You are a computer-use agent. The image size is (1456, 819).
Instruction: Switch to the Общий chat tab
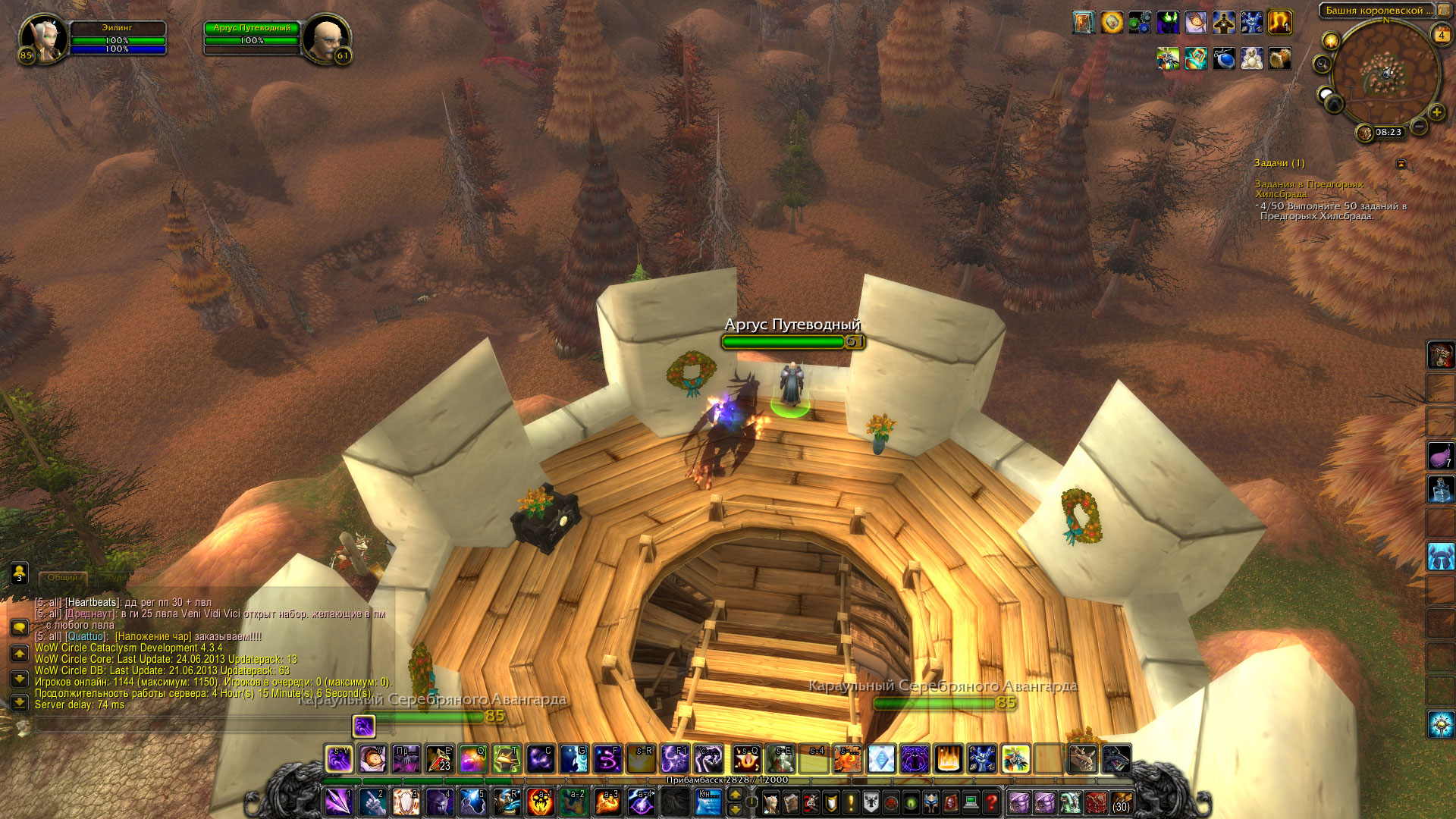[63, 578]
